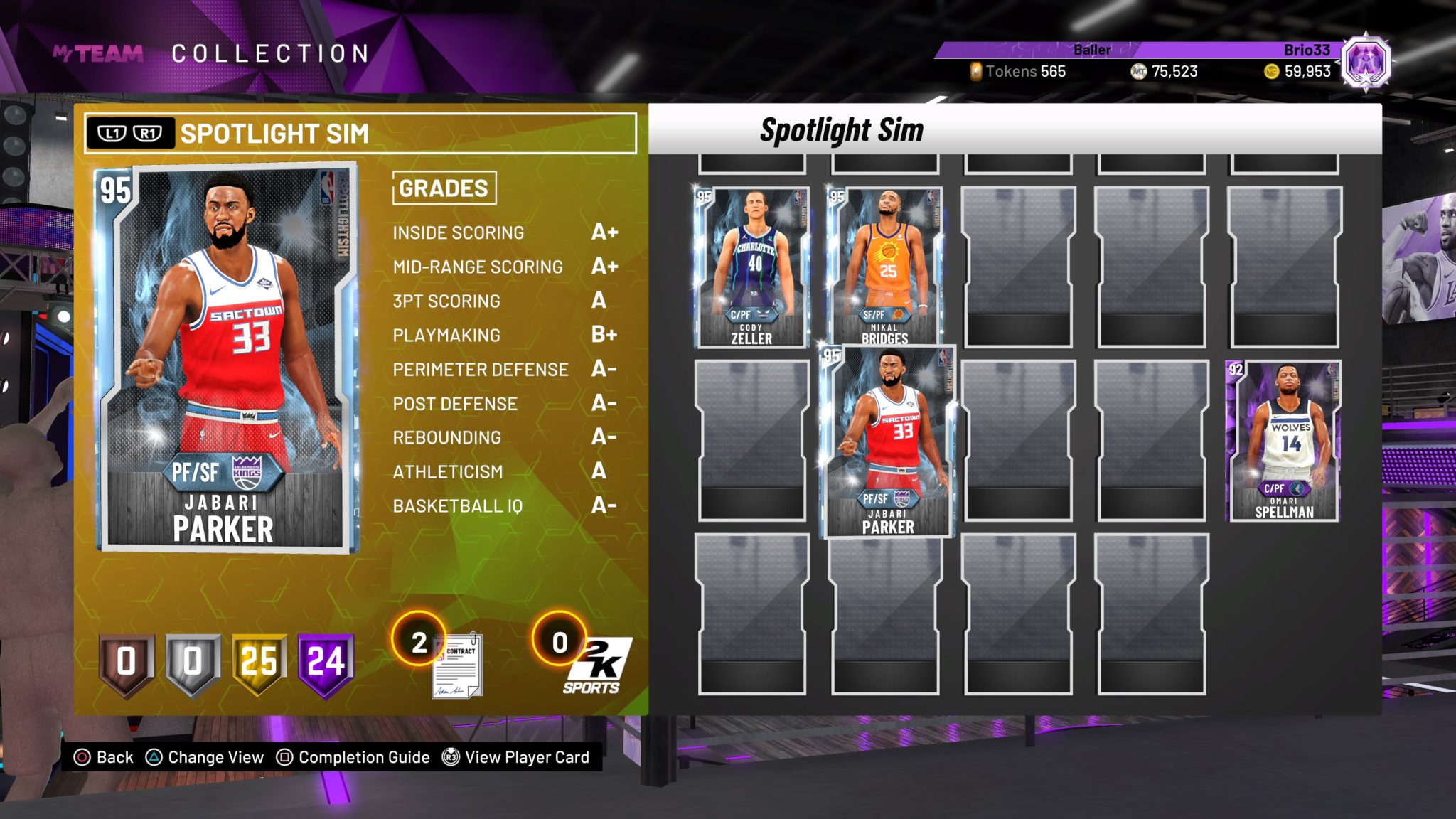
Task: Show View Player Card details
Action: coord(516,757)
